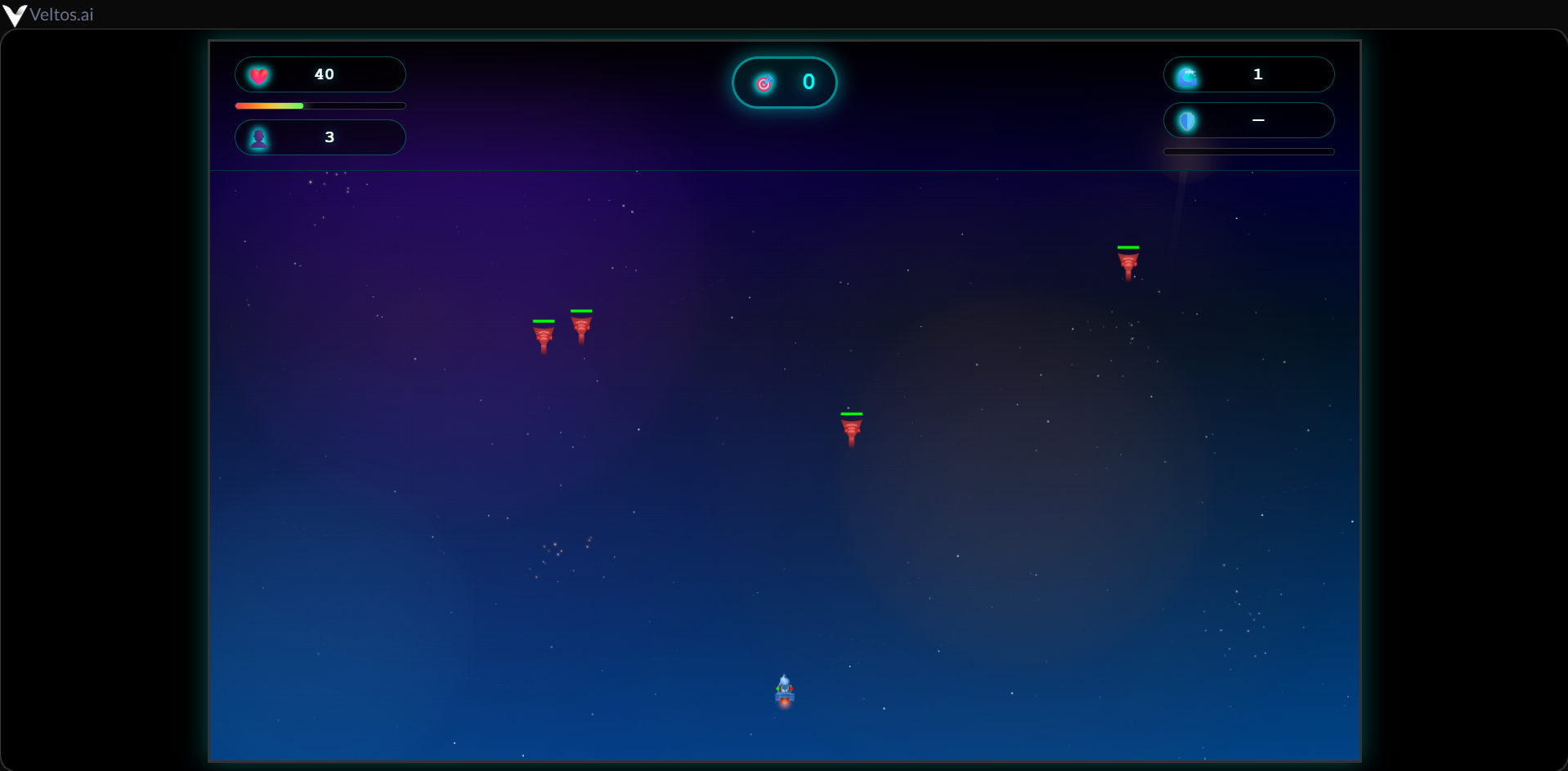Image resolution: width=1568 pixels, height=771 pixels.
Task: Select the player lives avatar icon
Action: coord(260,137)
